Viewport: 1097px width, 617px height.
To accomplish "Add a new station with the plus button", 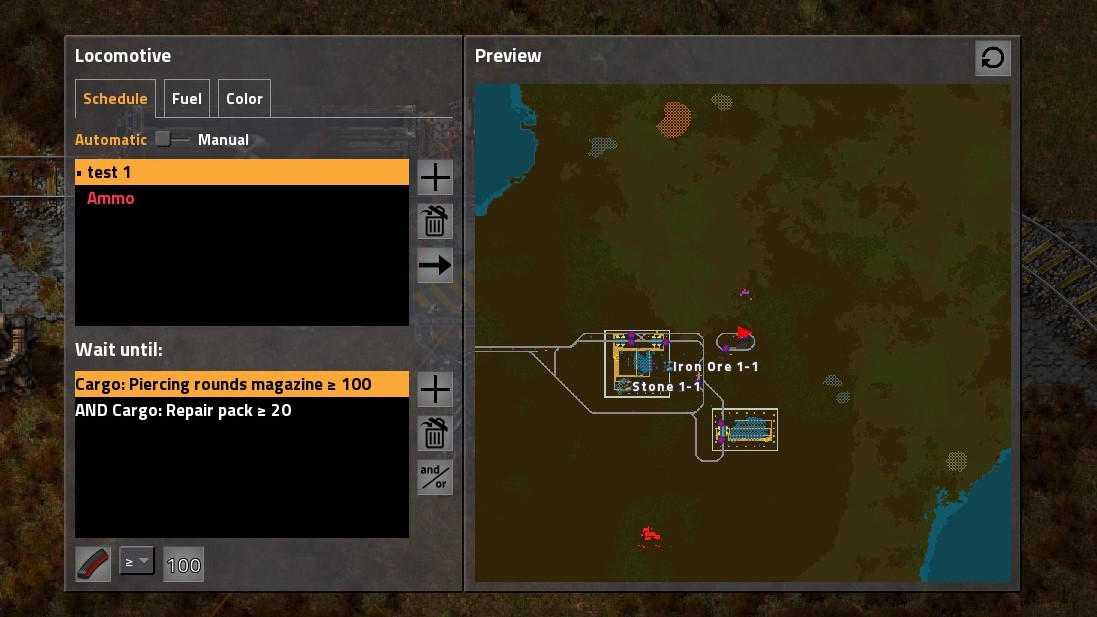I will tap(435, 178).
